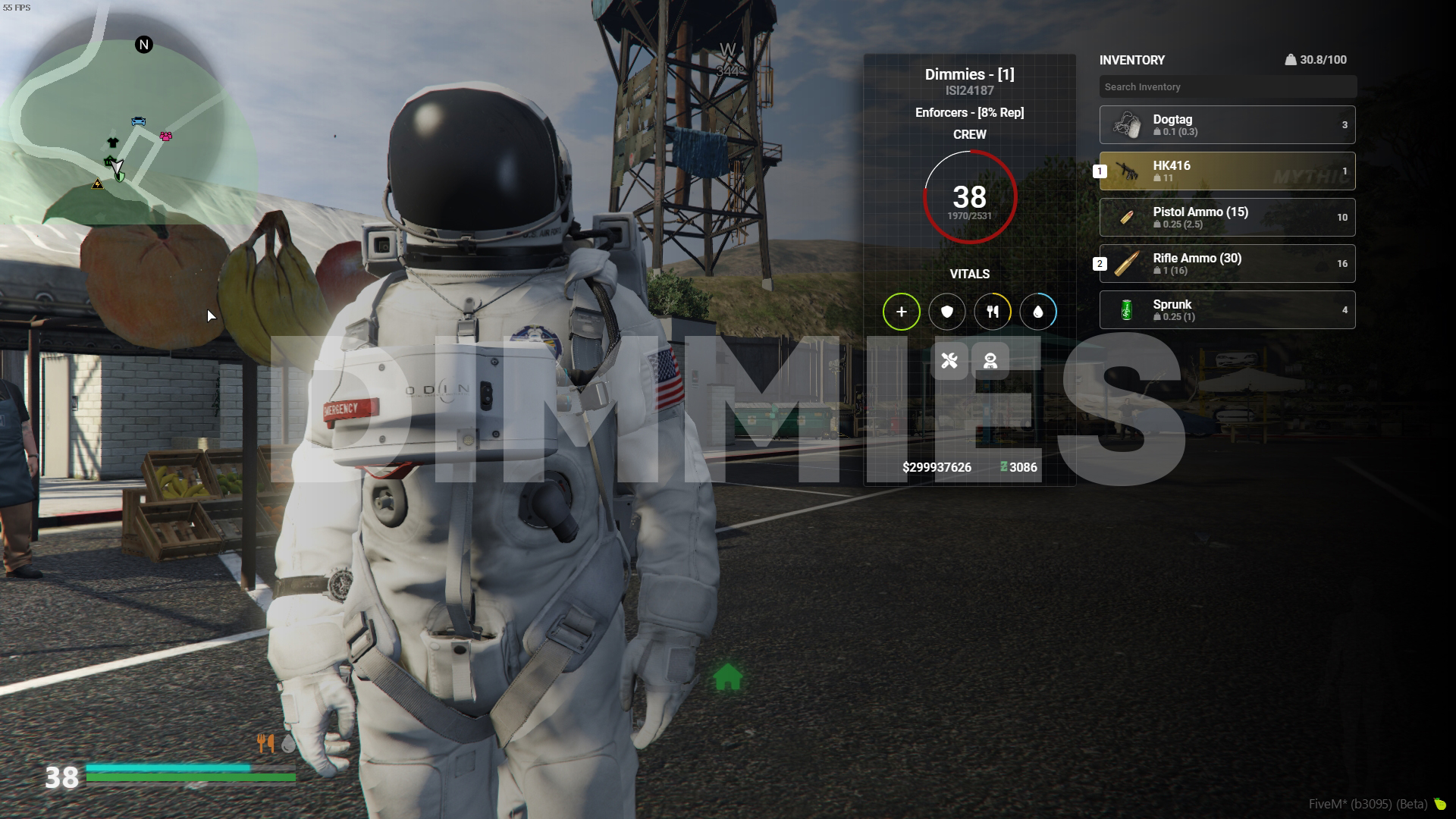Click the green health plus vital icon
The width and height of the screenshot is (1456, 819).
[x=901, y=312]
